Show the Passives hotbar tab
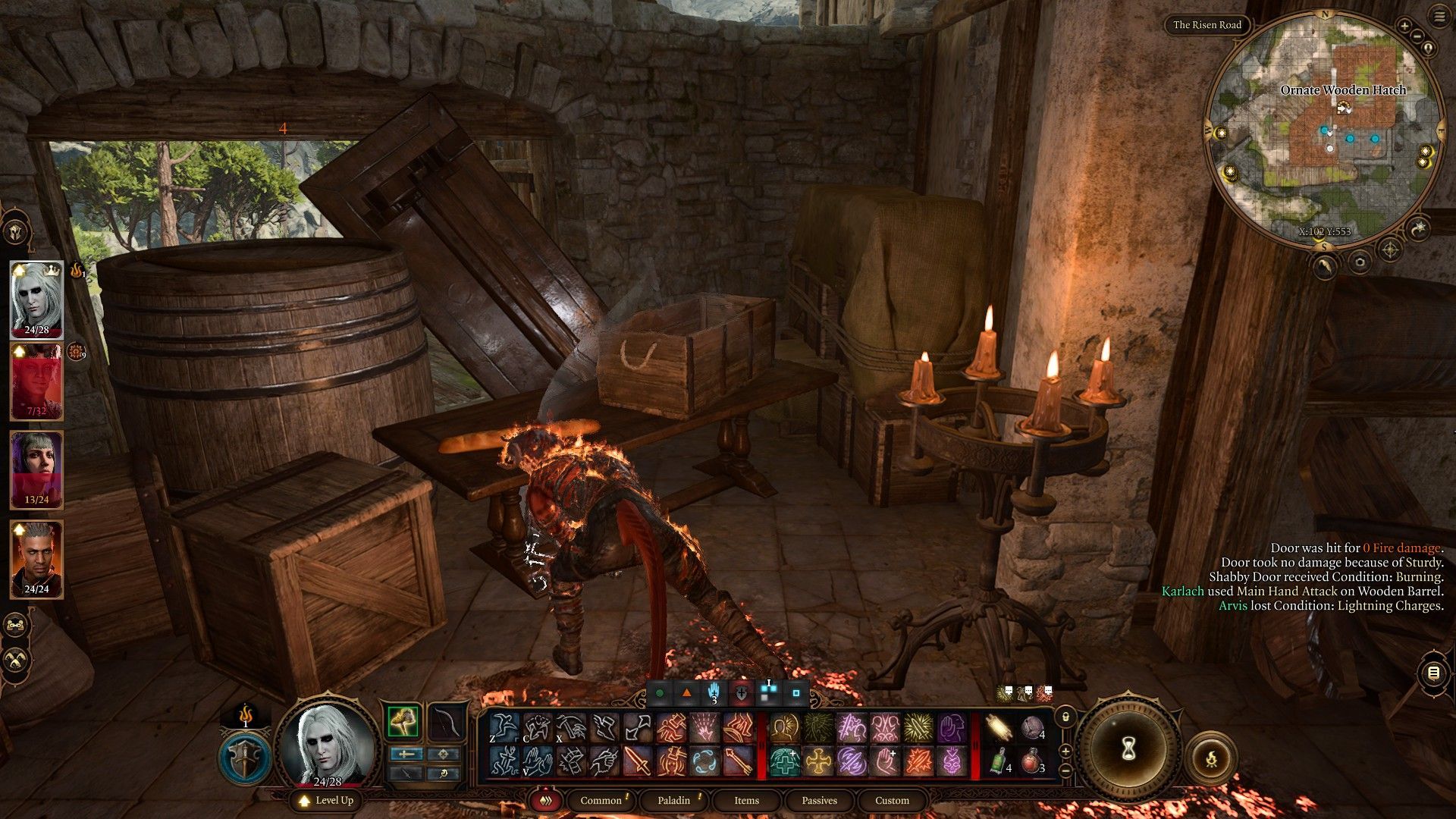Viewport: 1456px width, 819px height. tap(819, 800)
